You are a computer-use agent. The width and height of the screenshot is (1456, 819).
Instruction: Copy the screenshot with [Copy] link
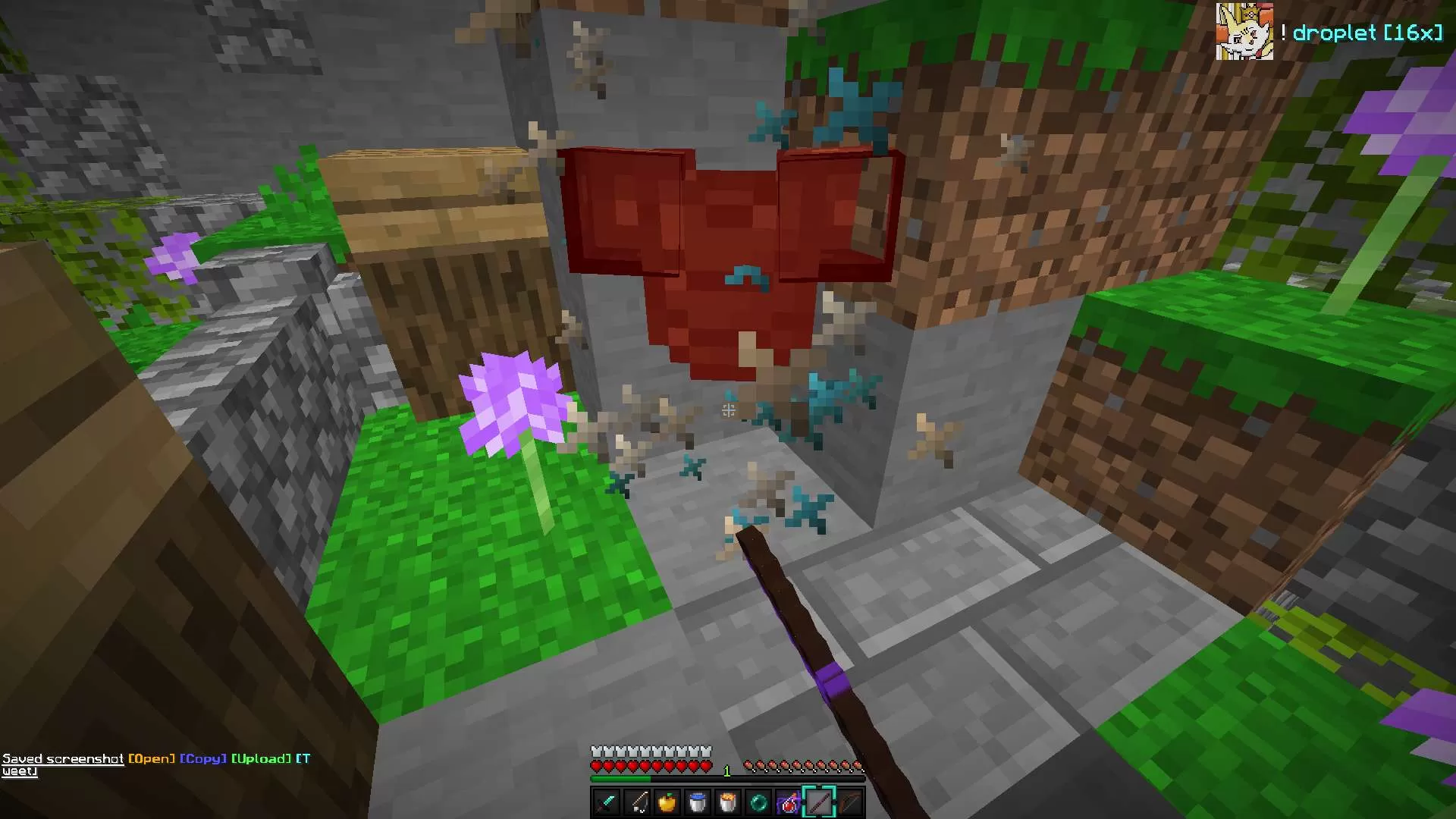tap(202, 758)
